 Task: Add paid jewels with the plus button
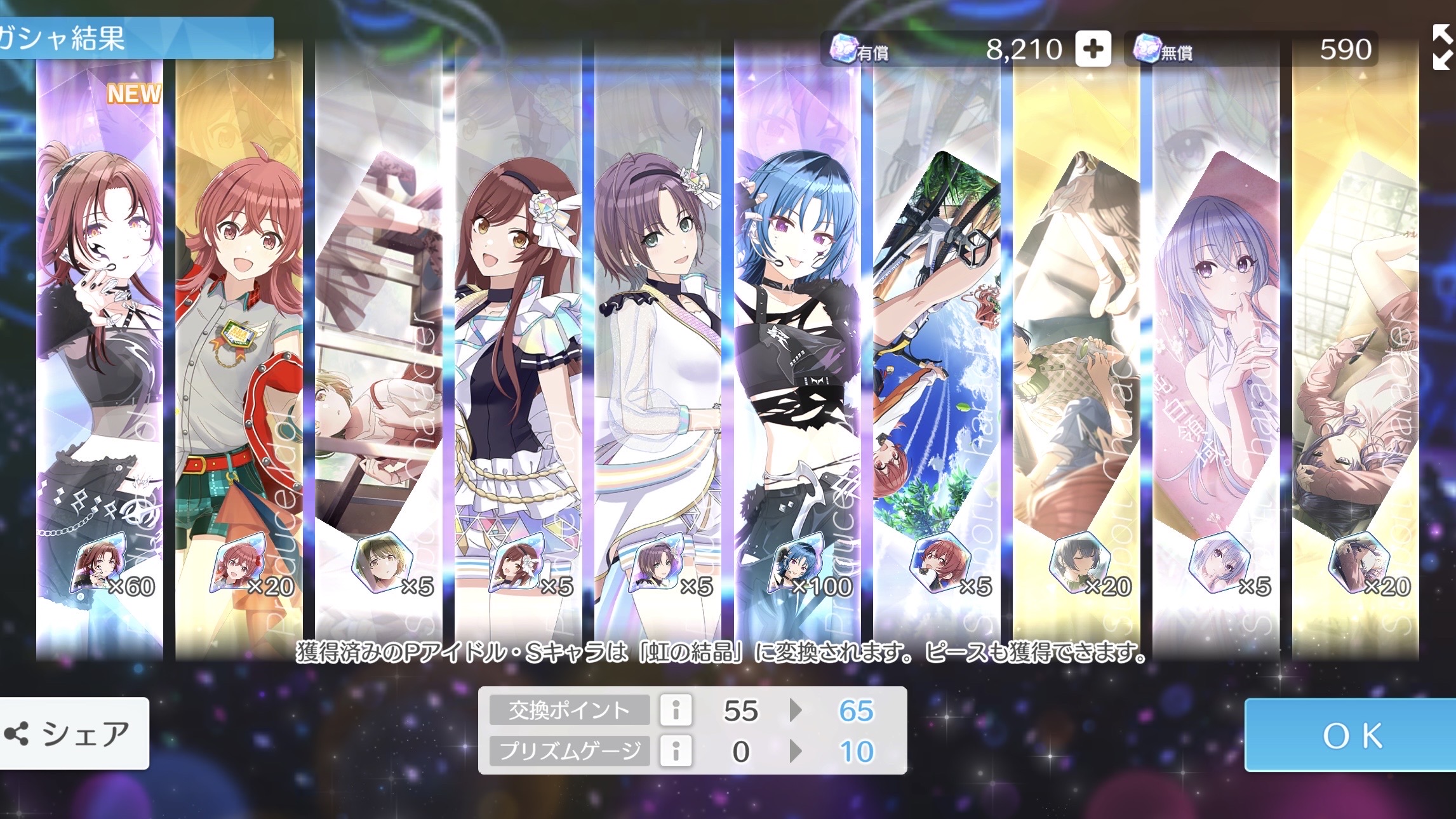tap(1093, 49)
